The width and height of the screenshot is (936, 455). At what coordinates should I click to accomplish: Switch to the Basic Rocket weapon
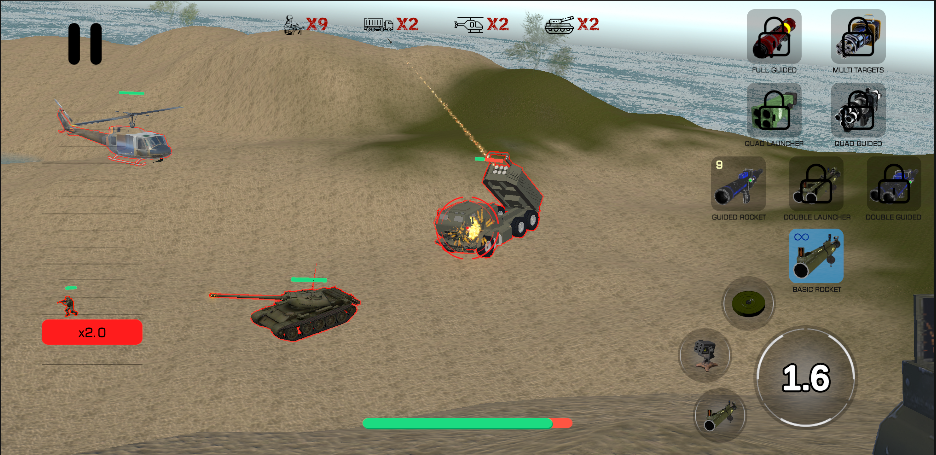pos(816,257)
